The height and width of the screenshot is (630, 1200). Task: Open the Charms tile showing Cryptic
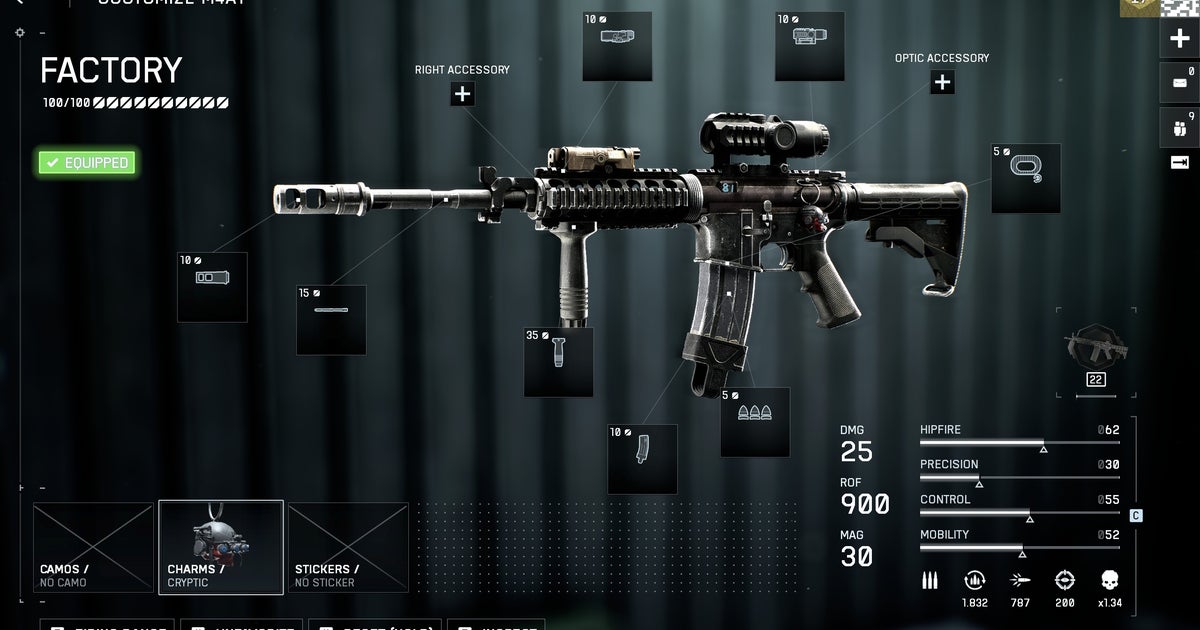tap(221, 547)
